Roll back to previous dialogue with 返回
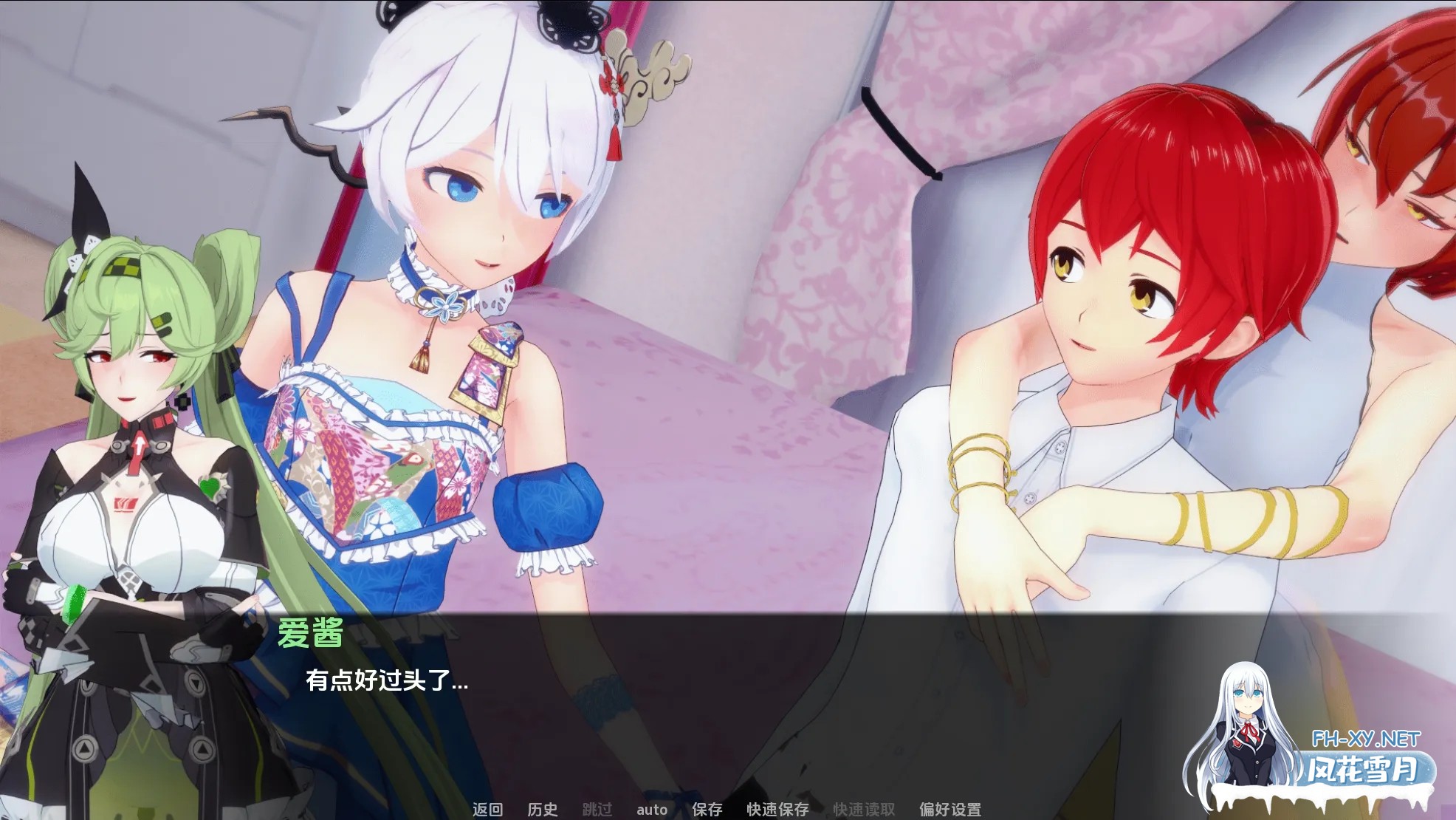 point(488,810)
